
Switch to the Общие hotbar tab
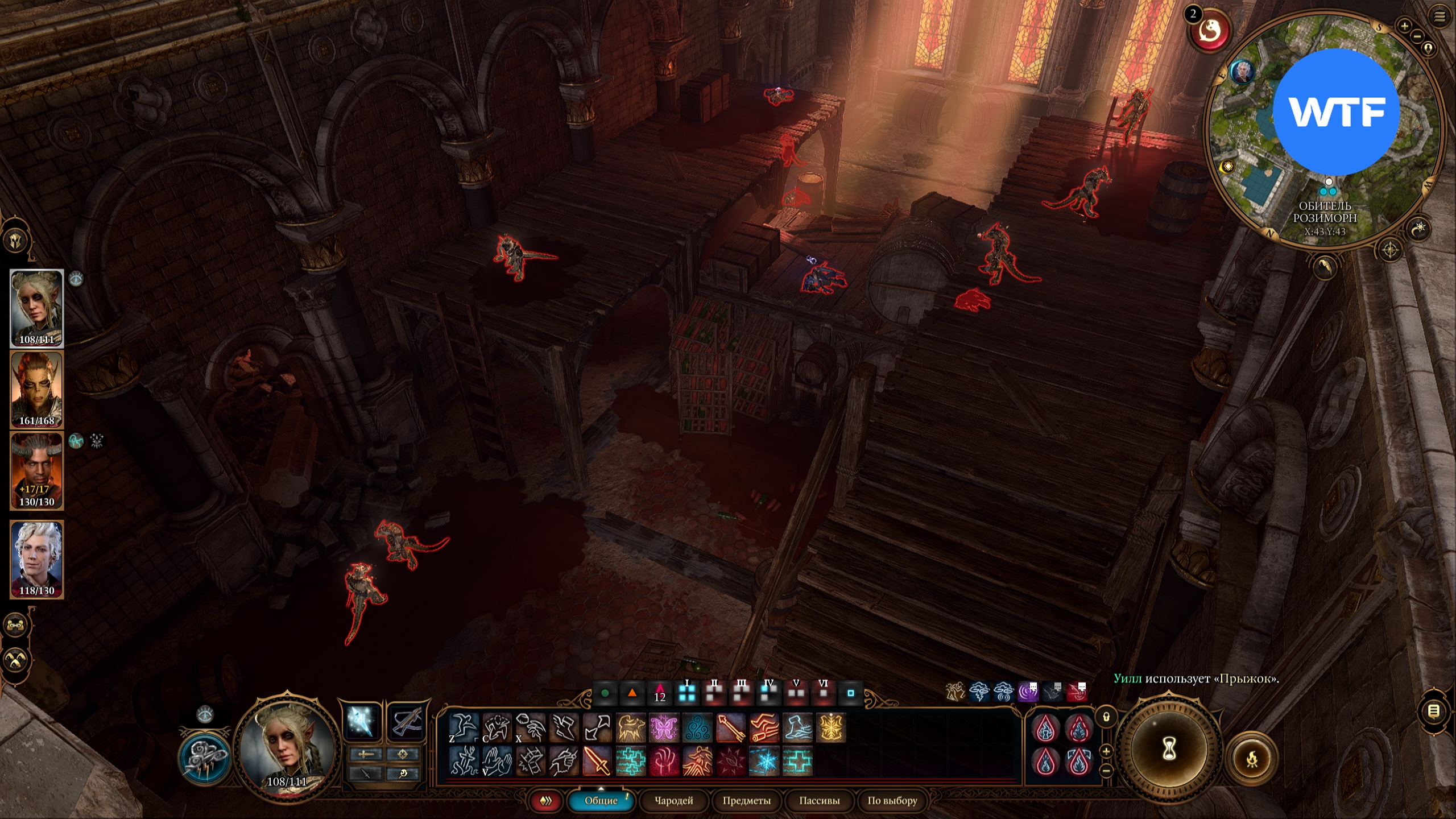point(601,801)
